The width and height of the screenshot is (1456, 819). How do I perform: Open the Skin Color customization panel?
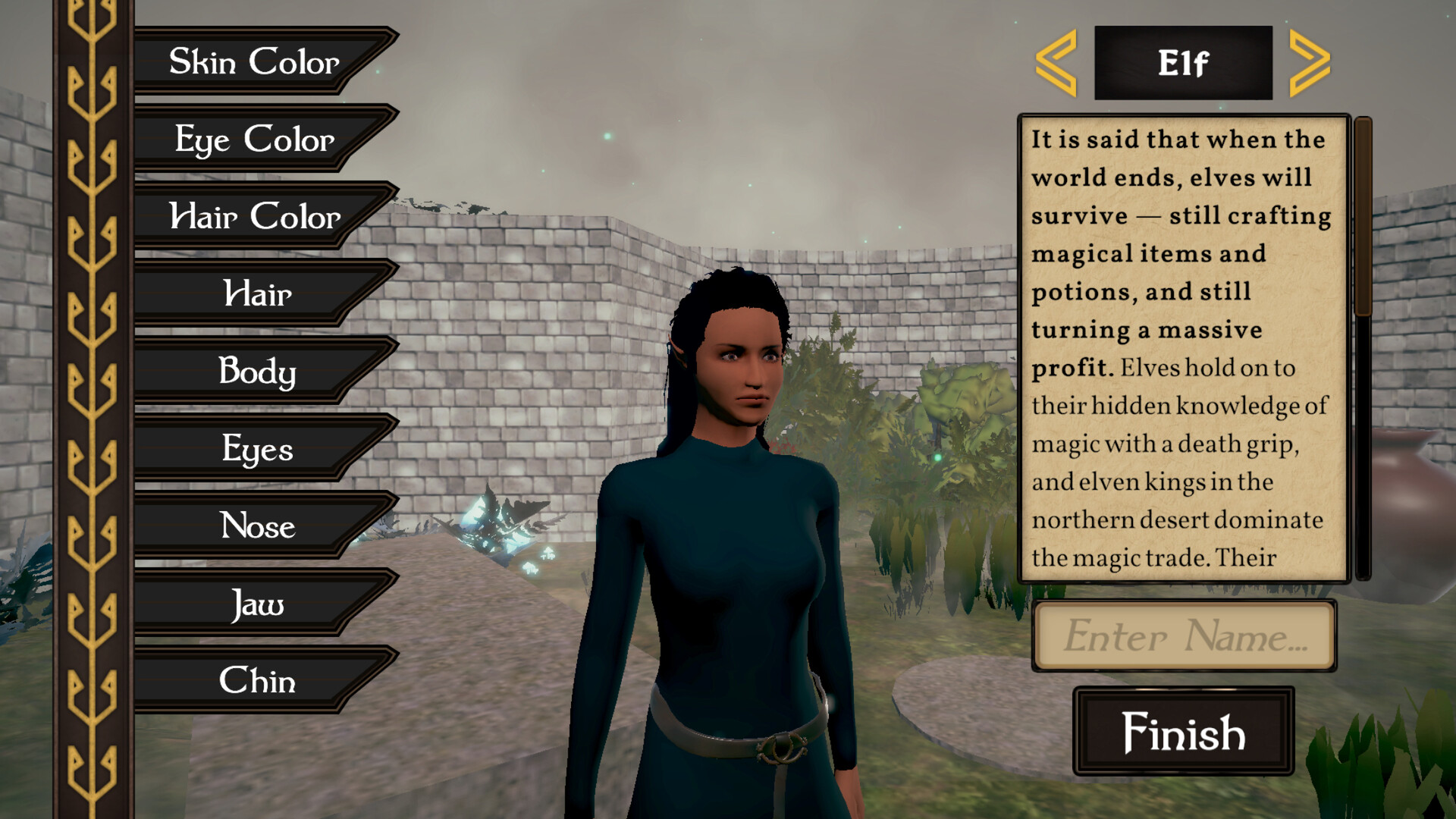tap(254, 64)
